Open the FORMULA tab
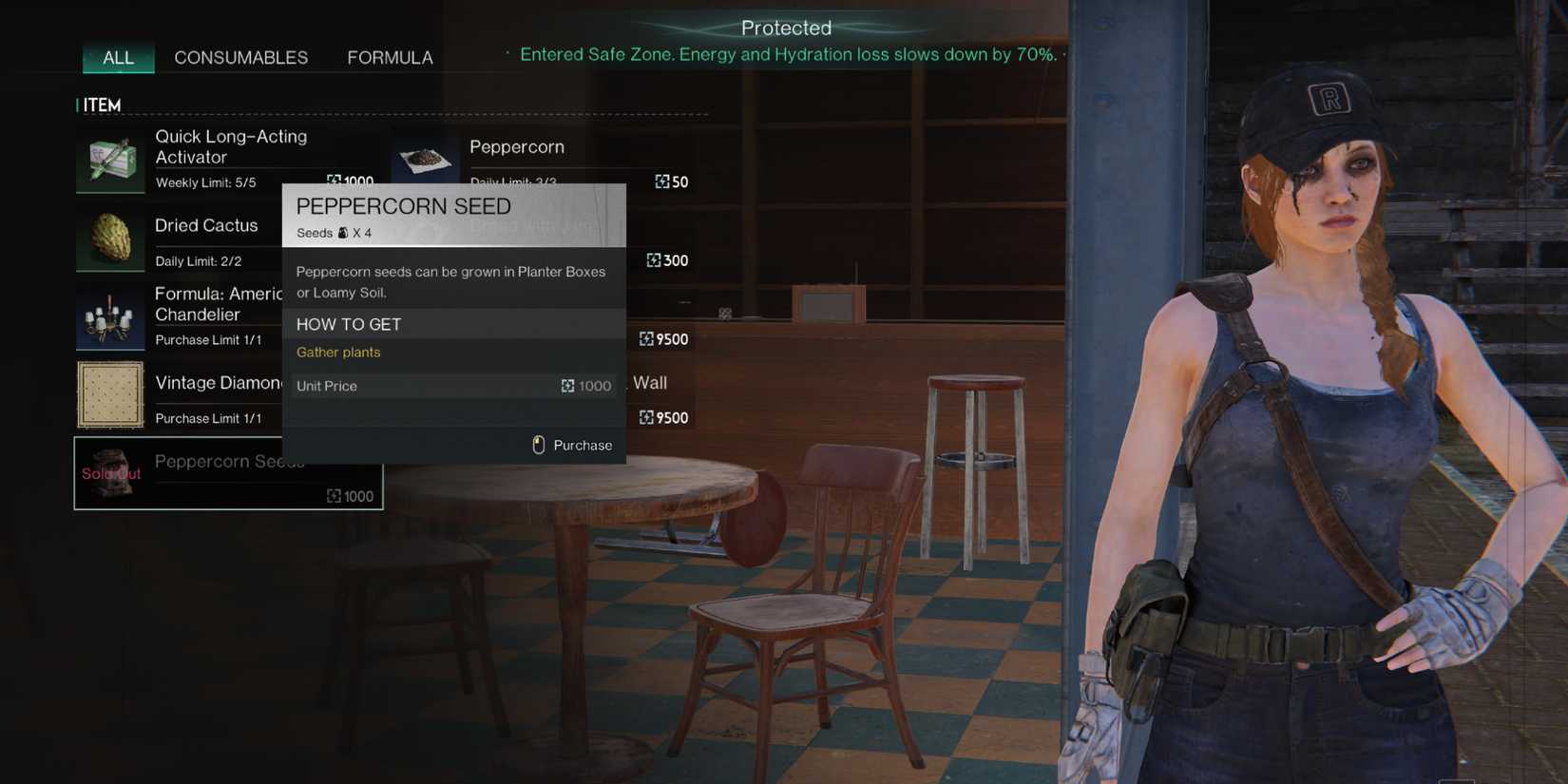This screenshot has height=784, width=1568. point(390,57)
